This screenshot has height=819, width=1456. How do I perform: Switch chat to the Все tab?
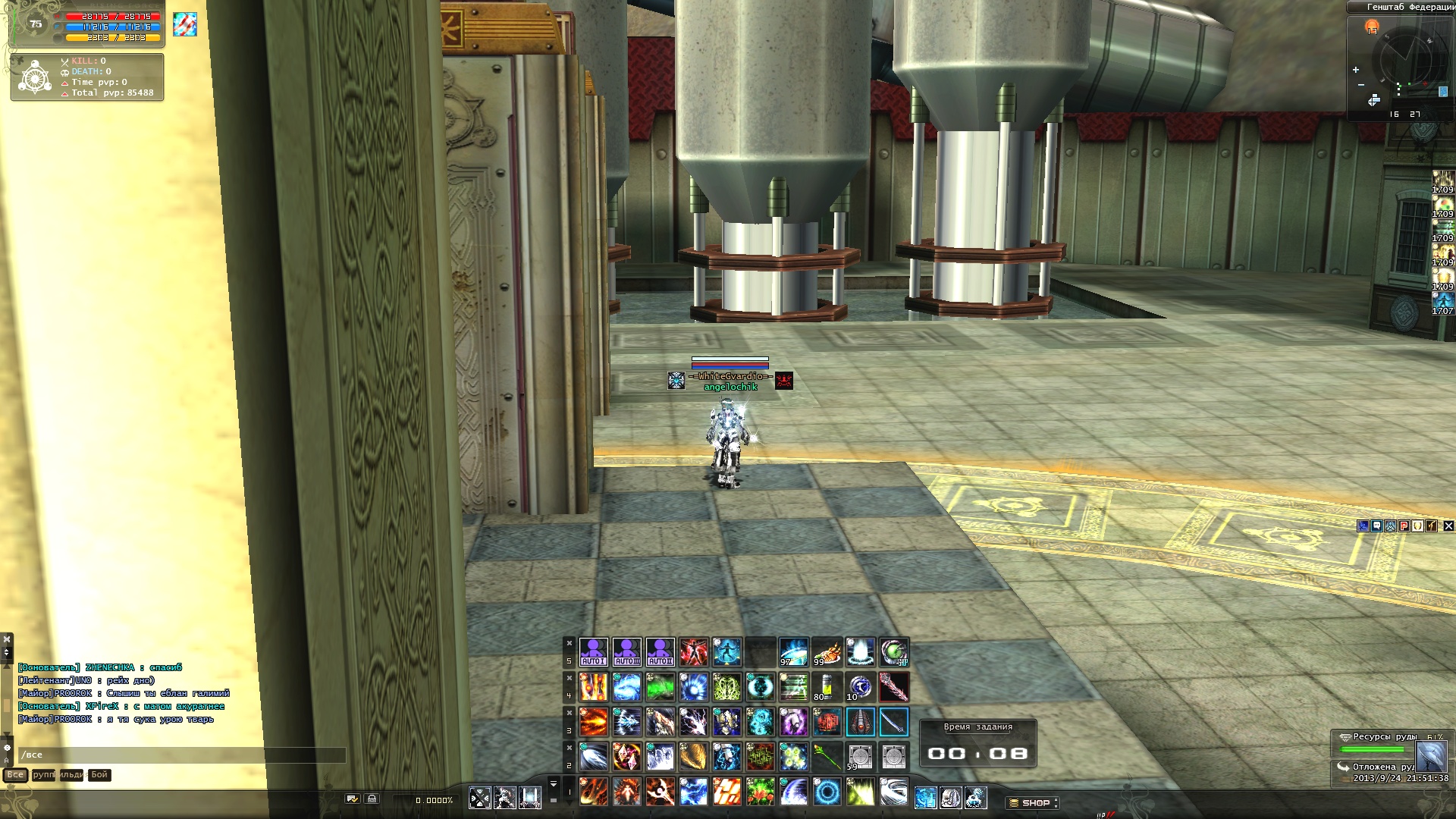tap(15, 775)
